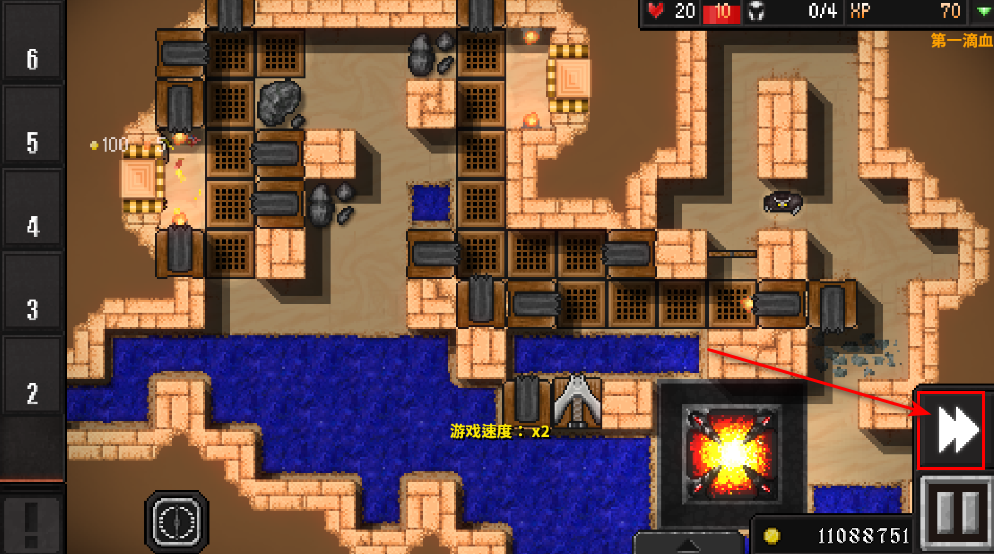Image resolution: width=994 pixels, height=554 pixels.
Task: Pick wave 3 in the wave list
Action: 32,308
